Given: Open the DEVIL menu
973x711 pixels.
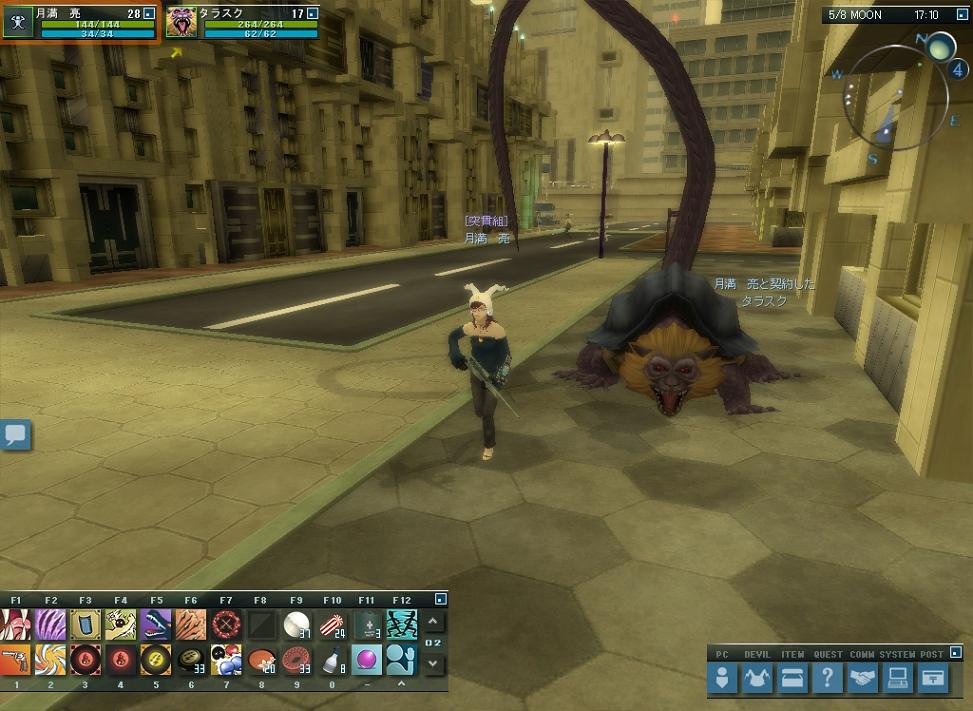Looking at the screenshot, I should tap(757, 678).
